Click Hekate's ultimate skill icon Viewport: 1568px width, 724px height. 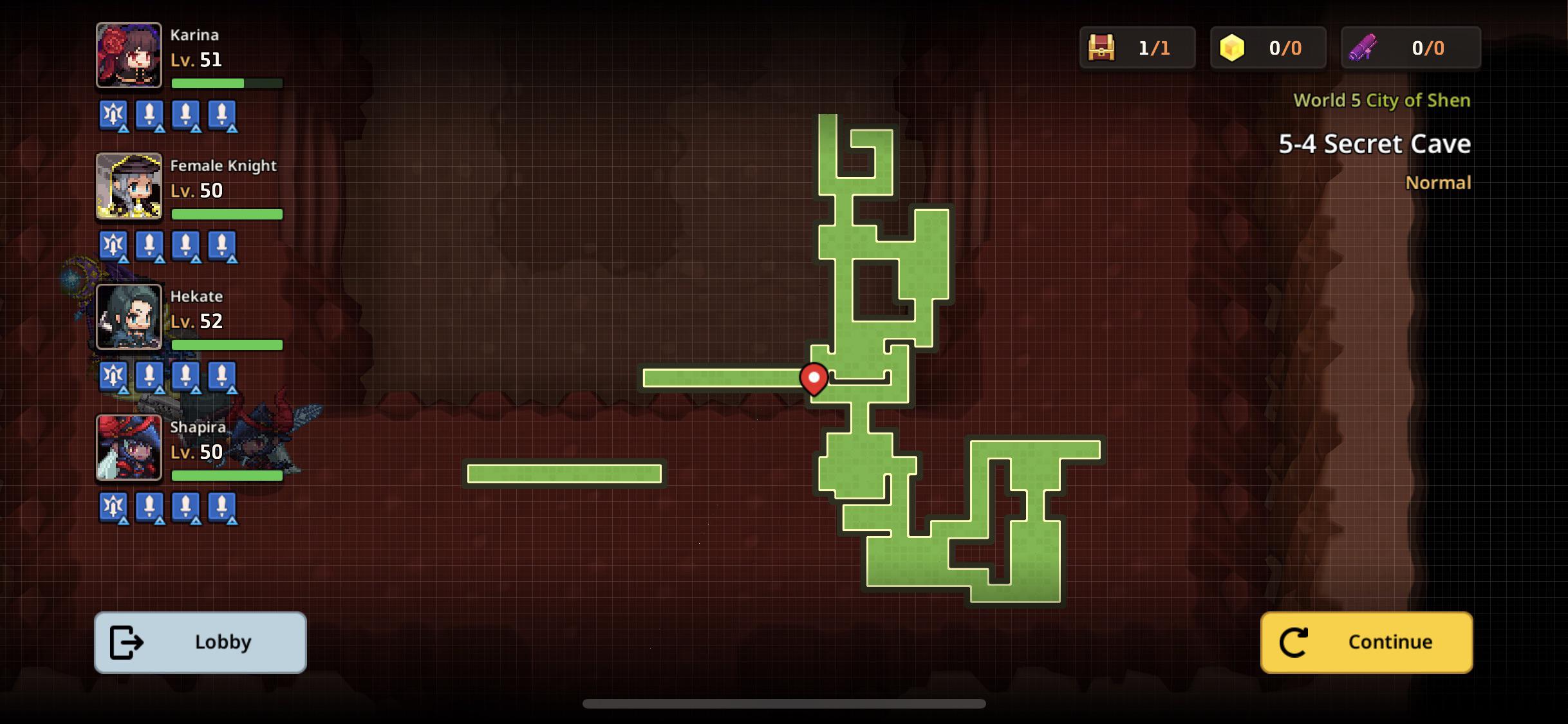pos(113,376)
